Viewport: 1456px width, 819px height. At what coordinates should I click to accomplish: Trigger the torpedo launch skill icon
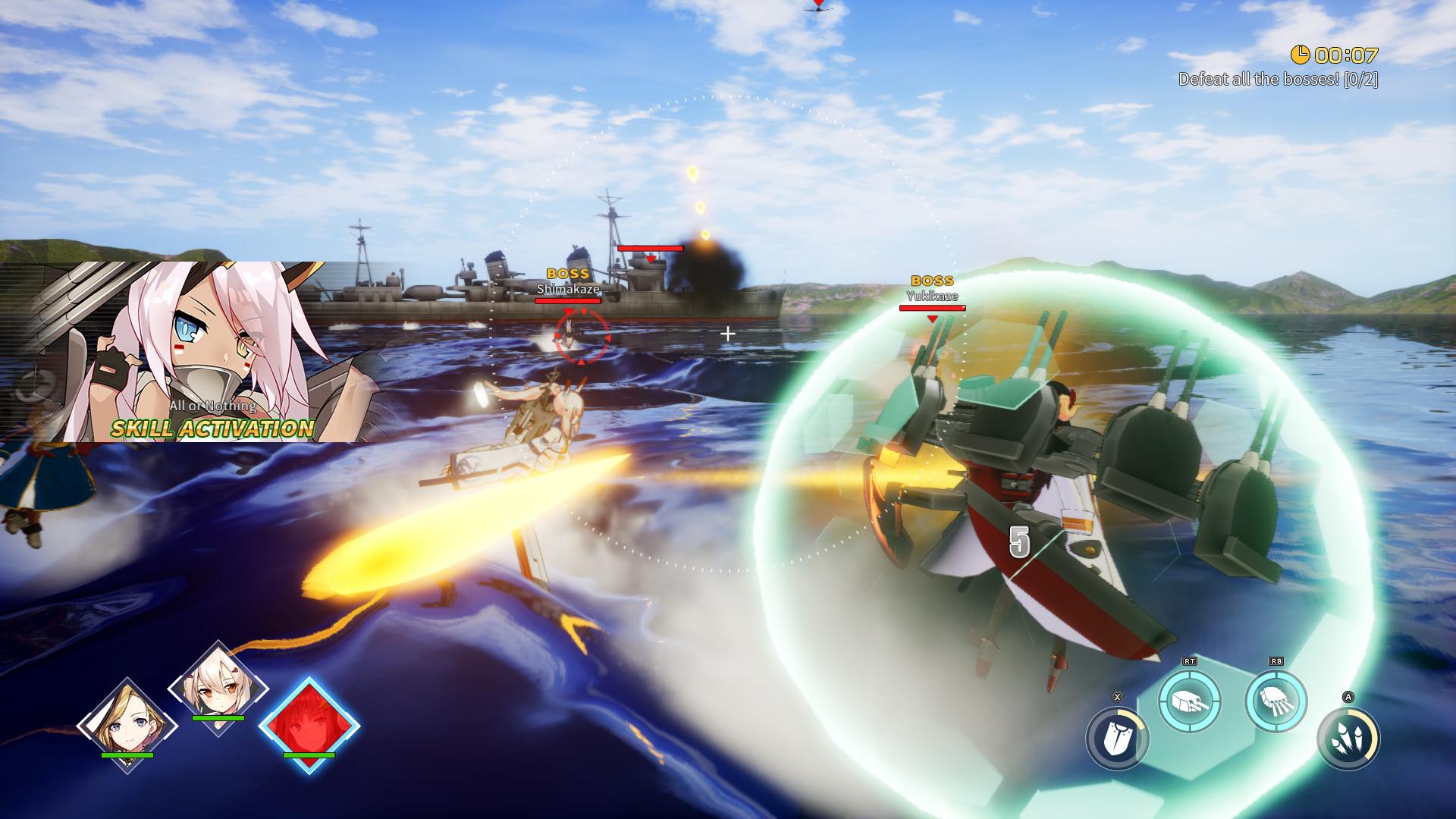(1276, 701)
